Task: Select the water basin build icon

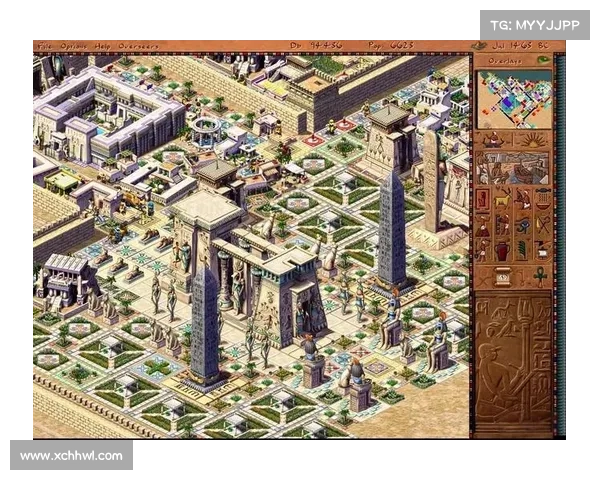Action: pyautogui.click(x=543, y=198)
